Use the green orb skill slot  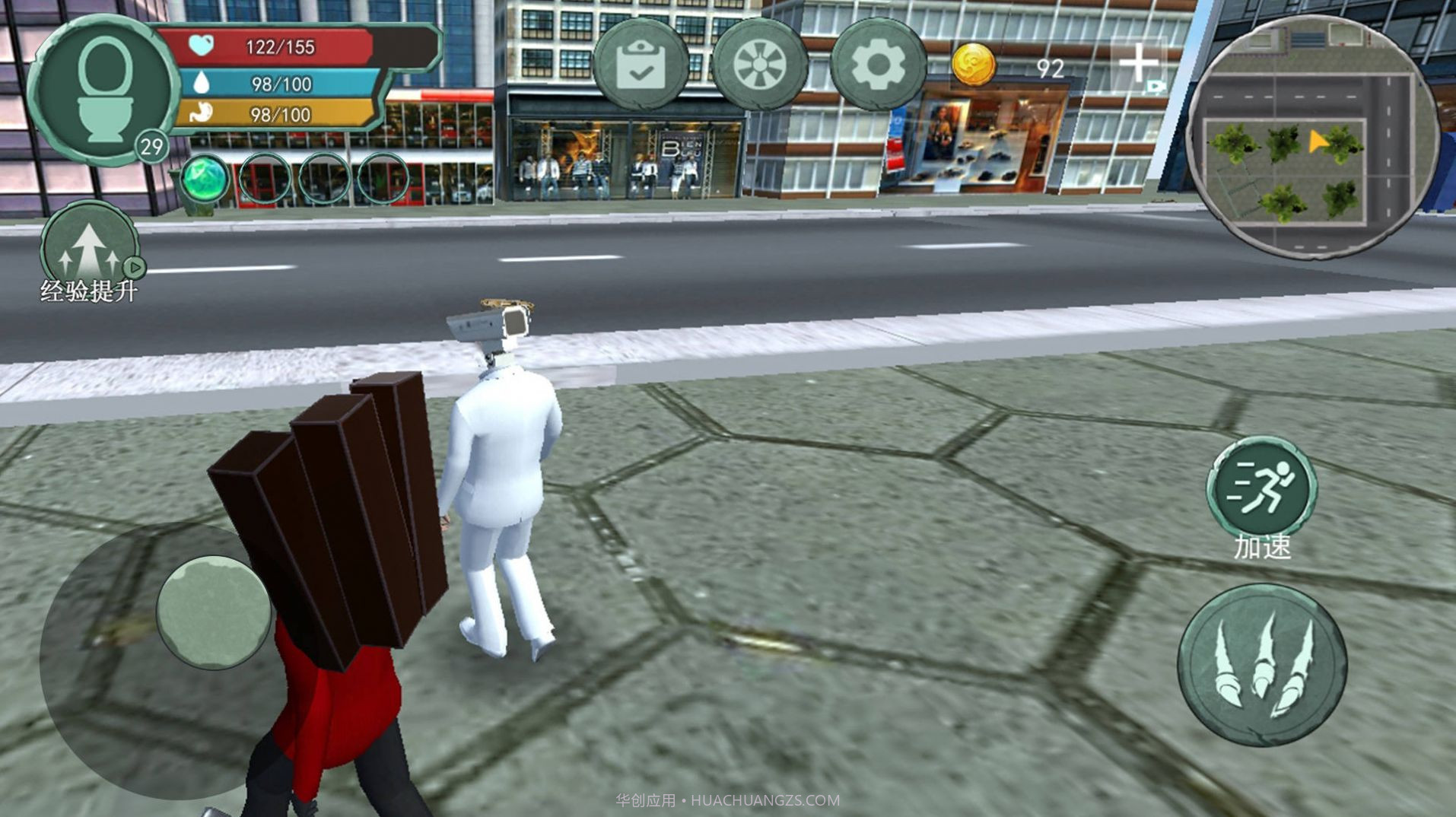click(x=205, y=180)
